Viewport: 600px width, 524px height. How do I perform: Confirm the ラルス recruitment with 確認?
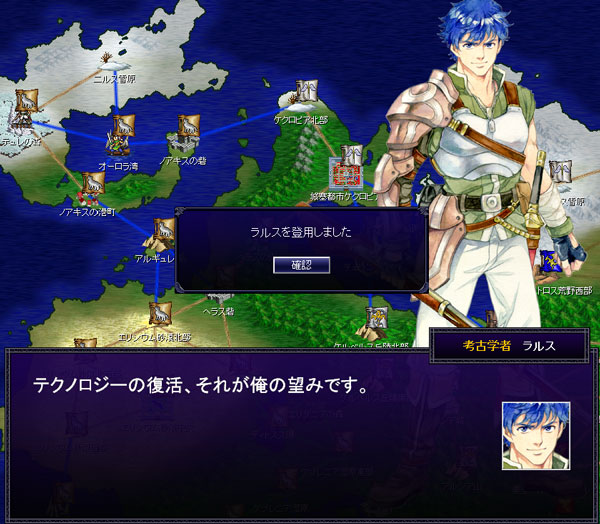pos(301,264)
